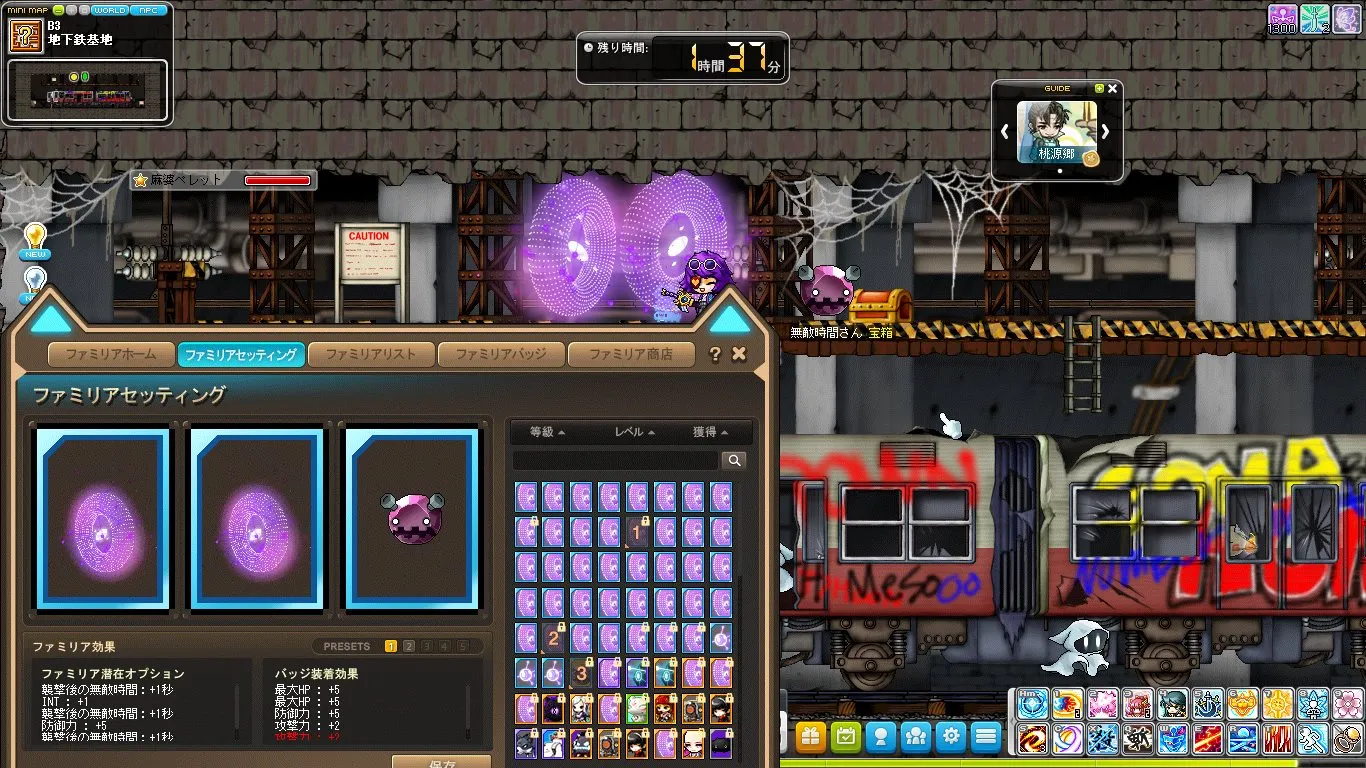The height and width of the screenshot is (768, 1366).
Task: Focus the familiar search text field
Action: [x=615, y=460]
